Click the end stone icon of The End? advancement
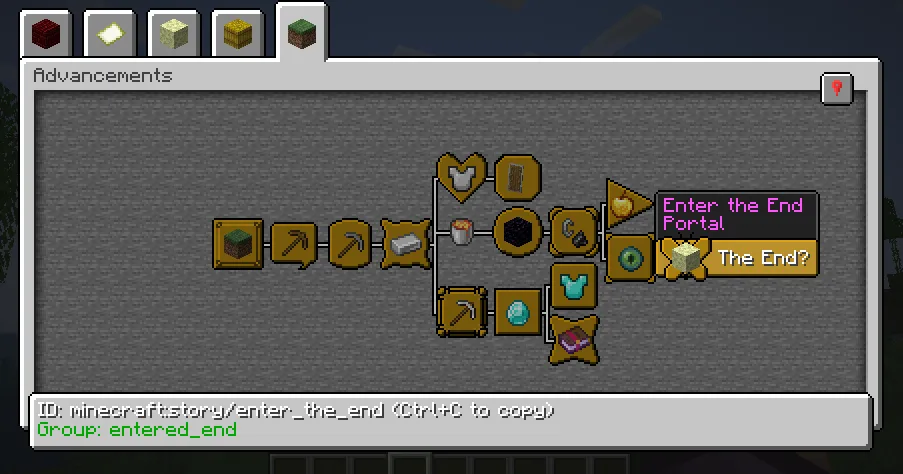This screenshot has height=474, width=903. [x=684, y=258]
